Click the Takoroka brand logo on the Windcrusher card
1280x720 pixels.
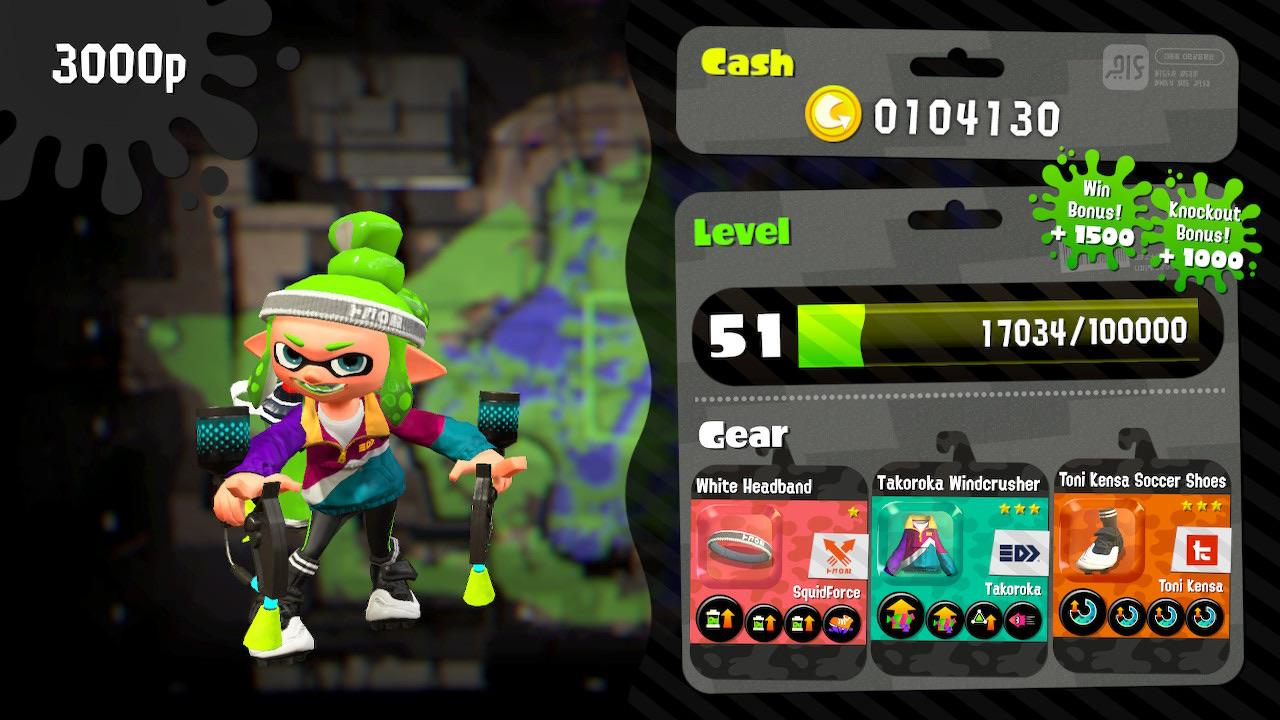pos(1021,552)
